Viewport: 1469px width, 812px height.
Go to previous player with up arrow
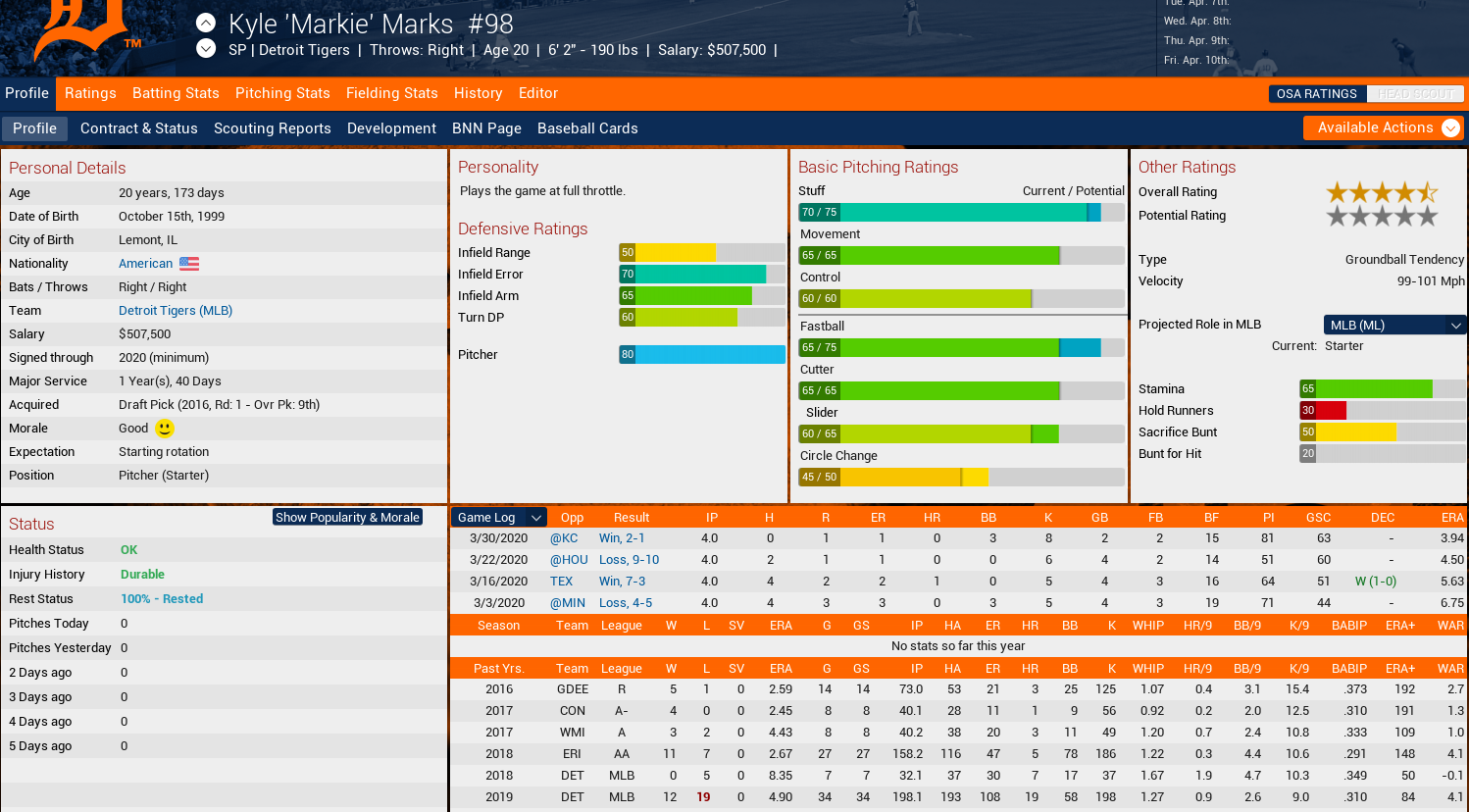point(206,23)
